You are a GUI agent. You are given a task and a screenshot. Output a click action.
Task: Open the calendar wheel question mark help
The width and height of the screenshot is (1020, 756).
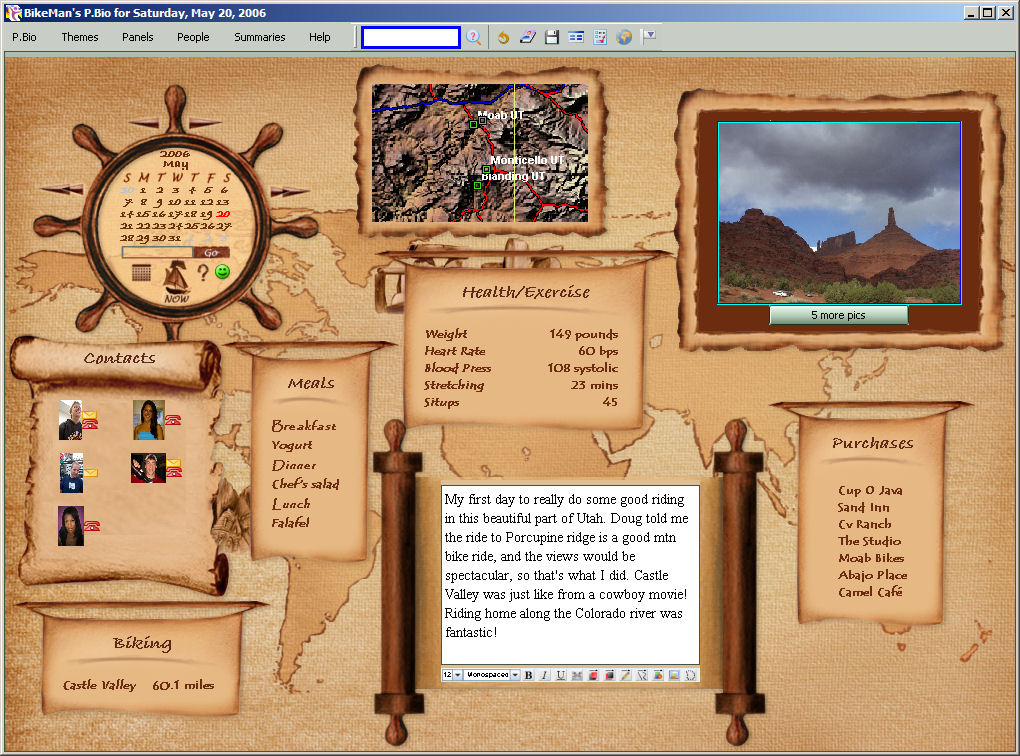pyautogui.click(x=202, y=272)
